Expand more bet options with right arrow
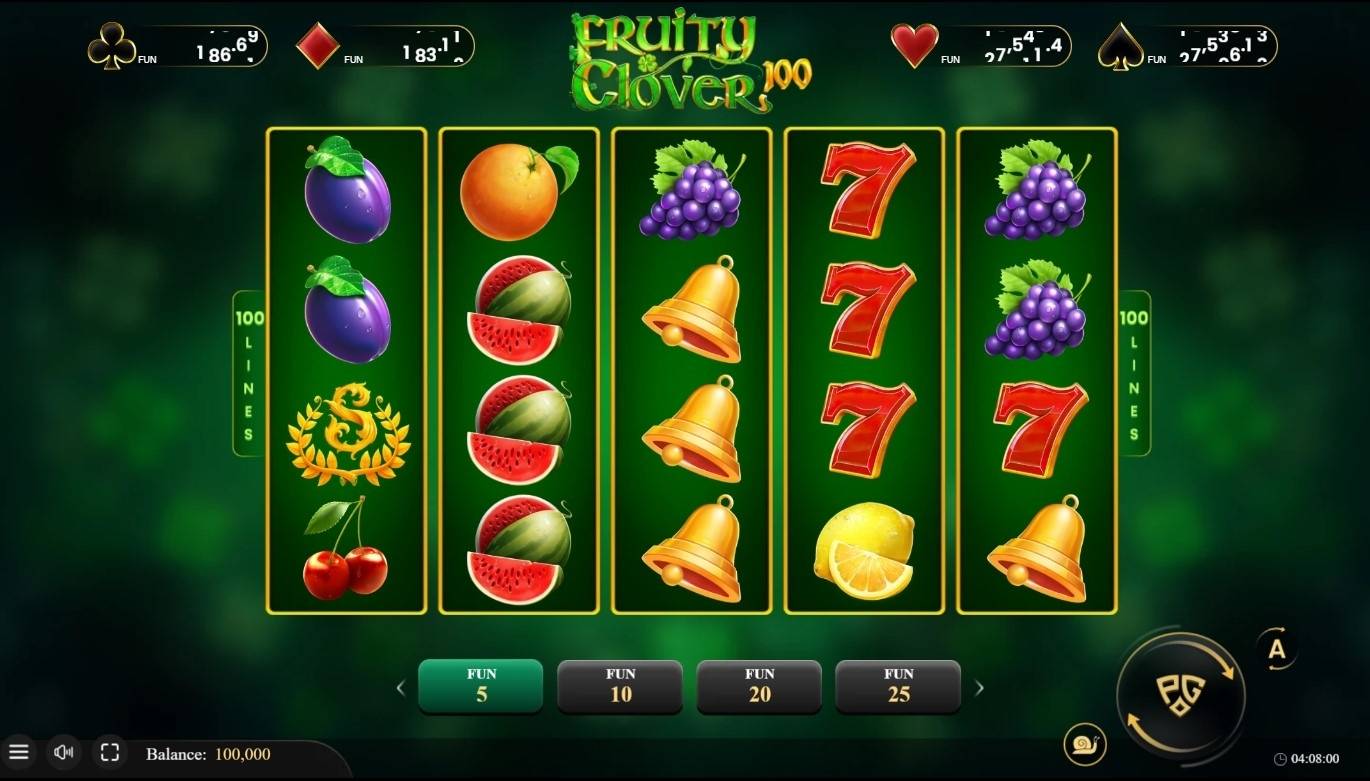 click(x=980, y=687)
